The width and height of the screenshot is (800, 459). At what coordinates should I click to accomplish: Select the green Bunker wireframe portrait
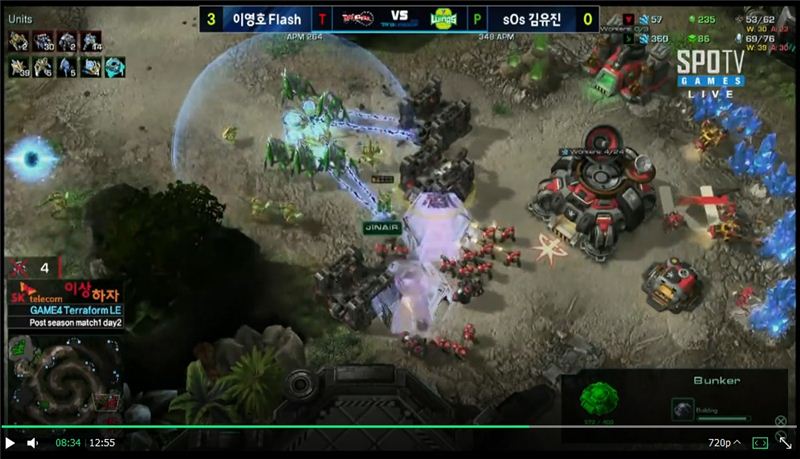(600, 397)
